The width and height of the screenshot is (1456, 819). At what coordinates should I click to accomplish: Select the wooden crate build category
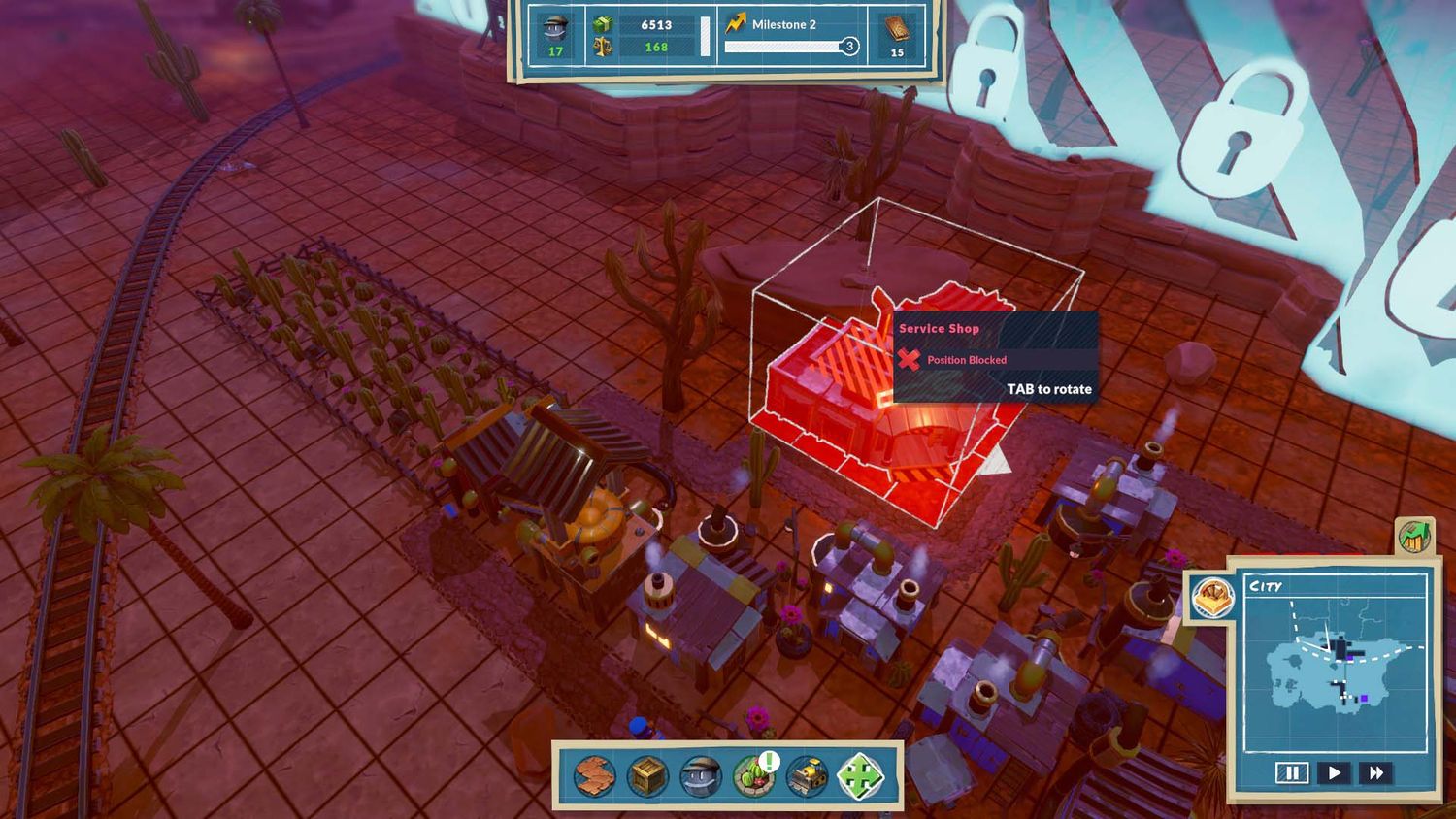[x=647, y=776]
